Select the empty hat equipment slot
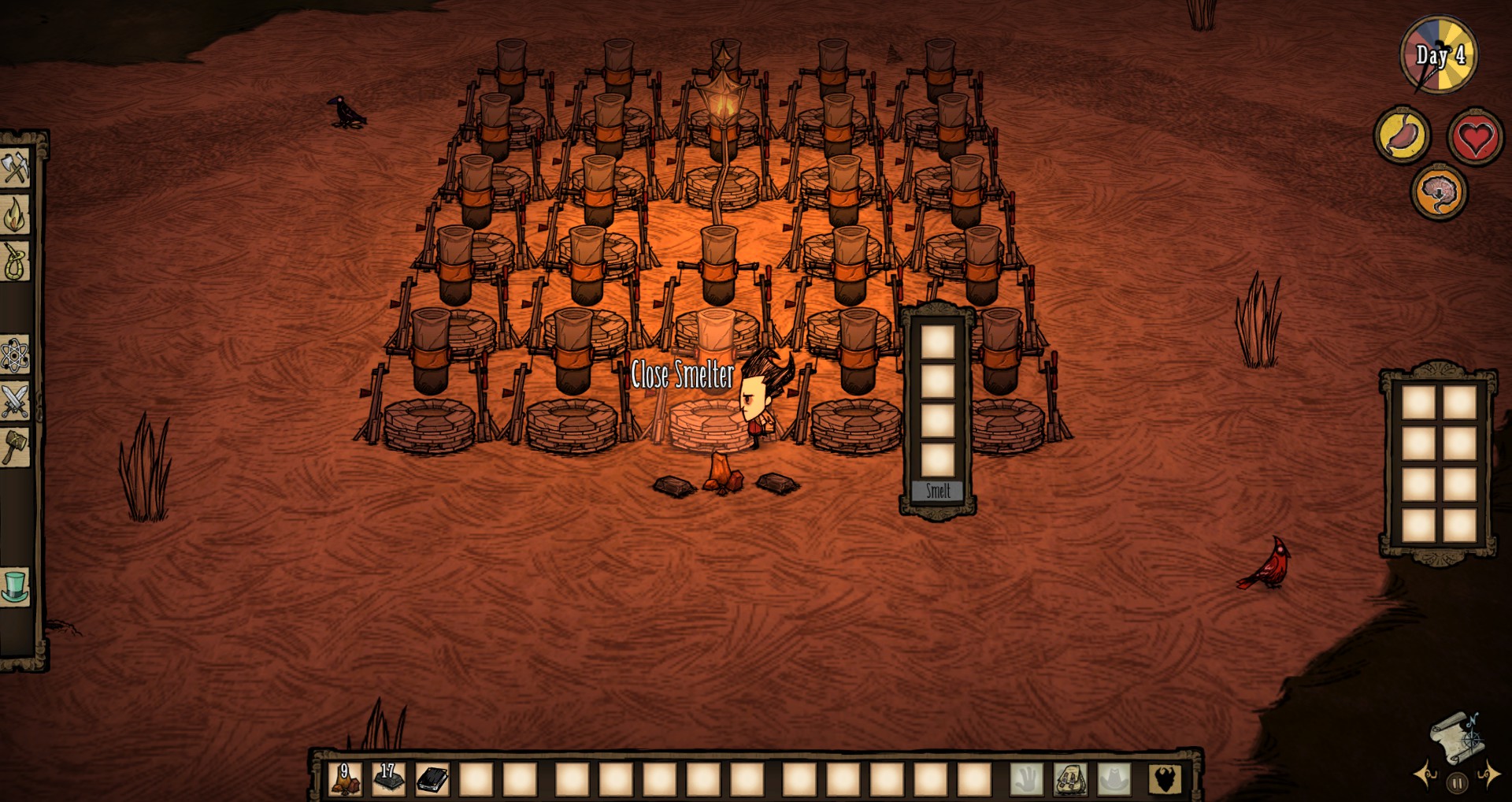1512x802 pixels. 1114,779
